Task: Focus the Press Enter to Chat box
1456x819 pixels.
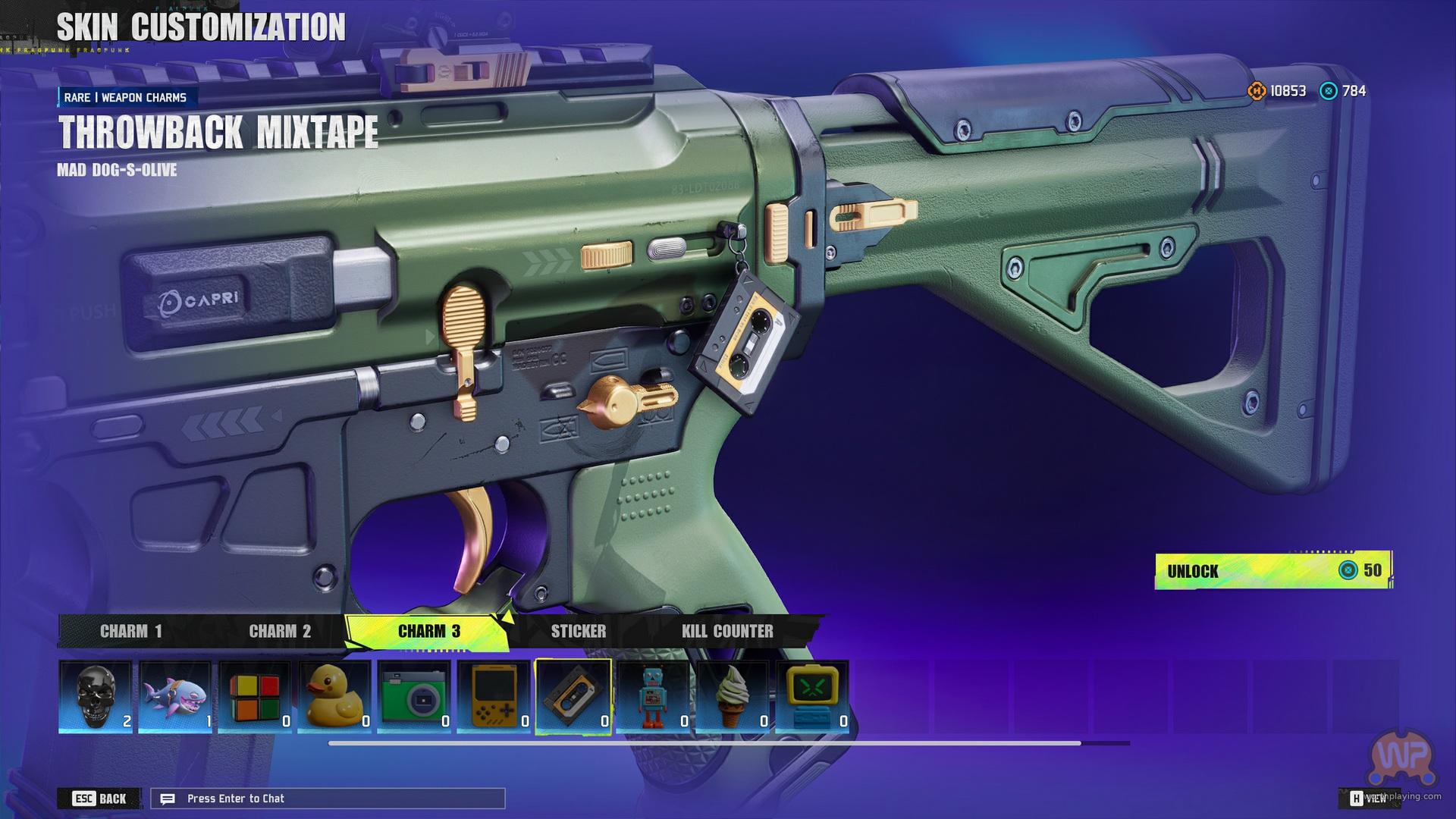Action: (x=328, y=799)
